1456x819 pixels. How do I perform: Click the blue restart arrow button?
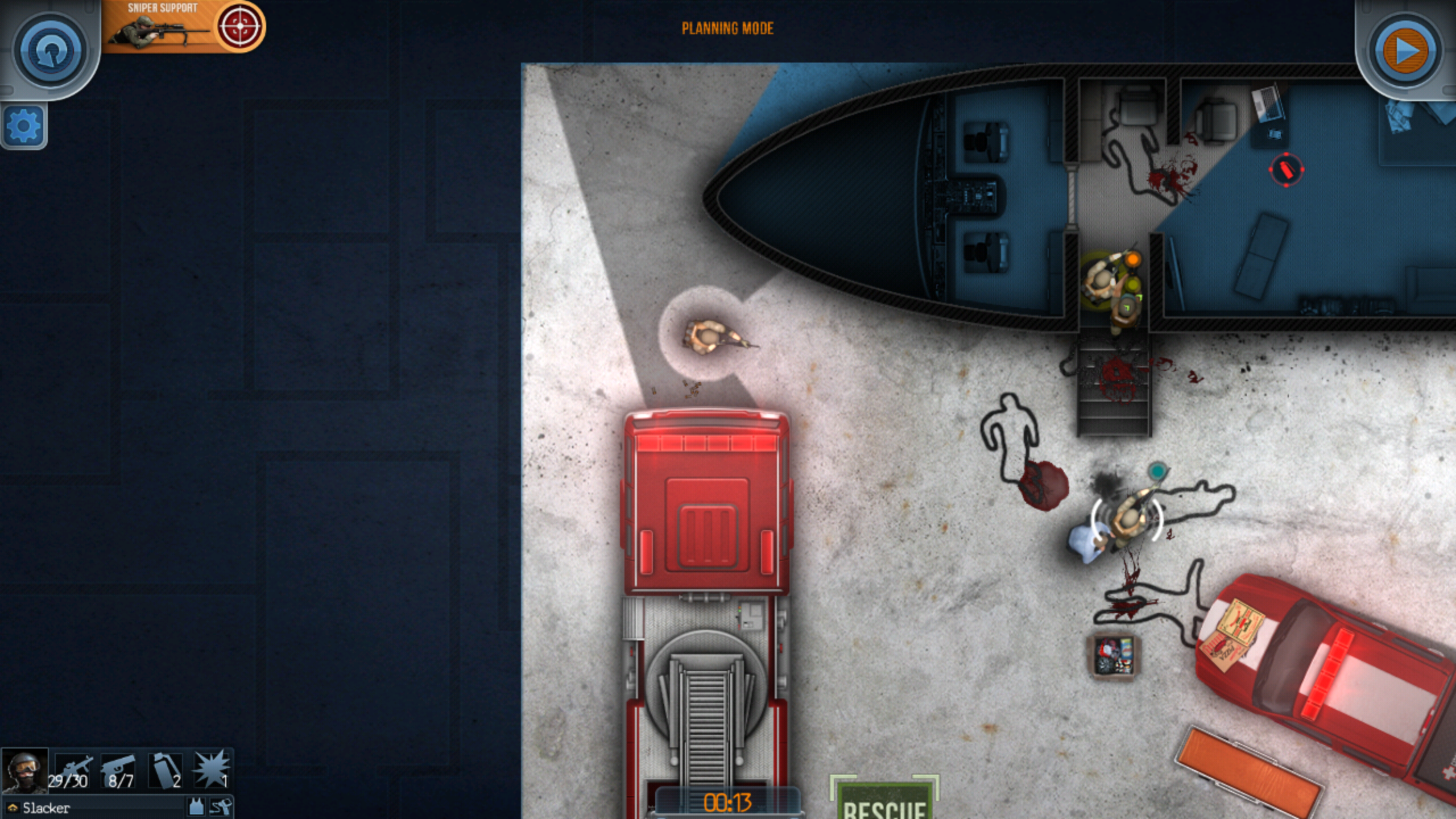click(x=51, y=50)
